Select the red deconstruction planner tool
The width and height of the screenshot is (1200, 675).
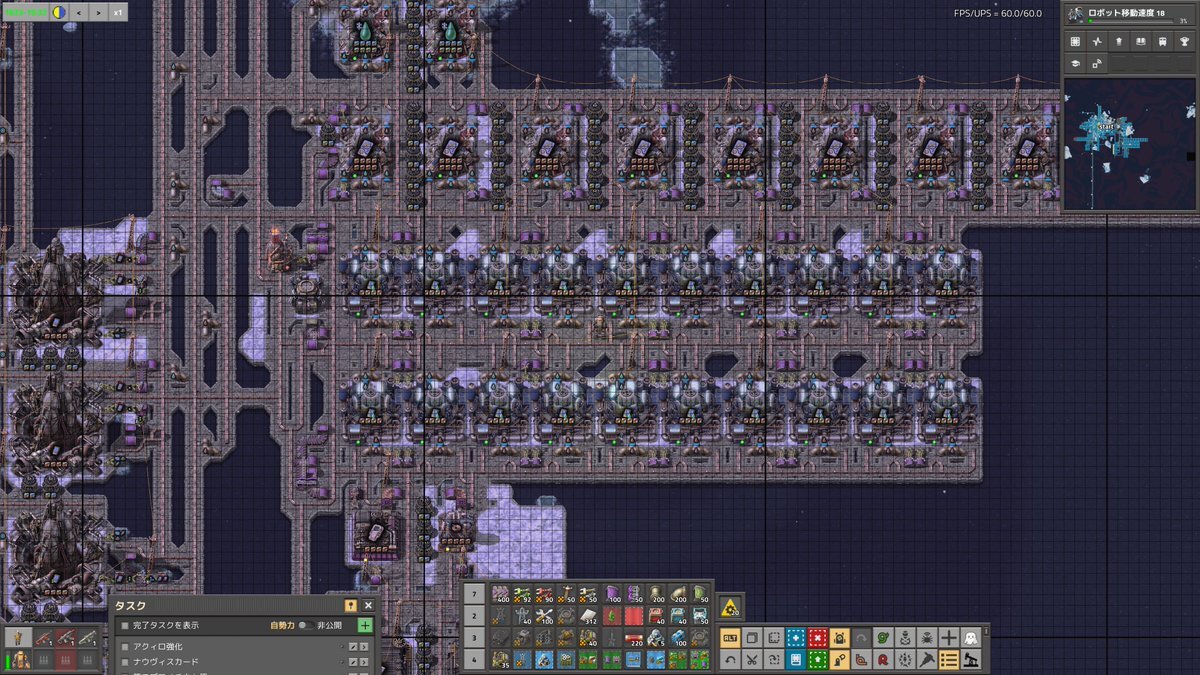[818, 637]
